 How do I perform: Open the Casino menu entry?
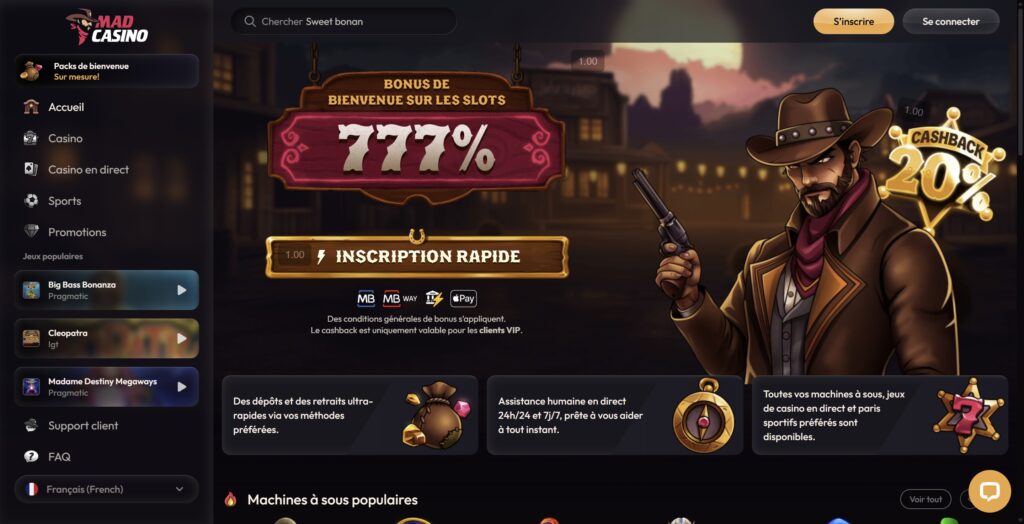click(65, 138)
